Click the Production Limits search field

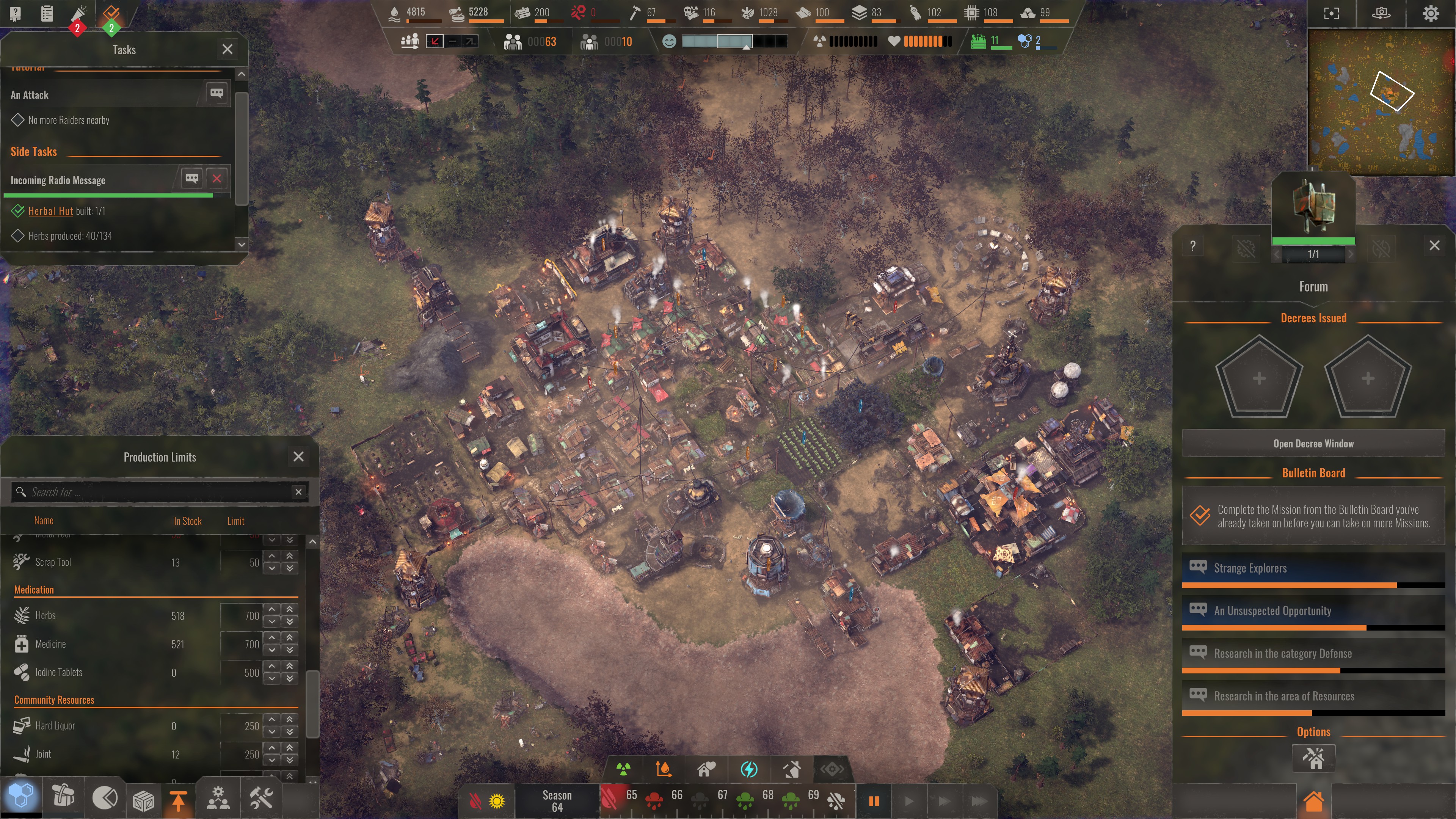click(x=152, y=492)
